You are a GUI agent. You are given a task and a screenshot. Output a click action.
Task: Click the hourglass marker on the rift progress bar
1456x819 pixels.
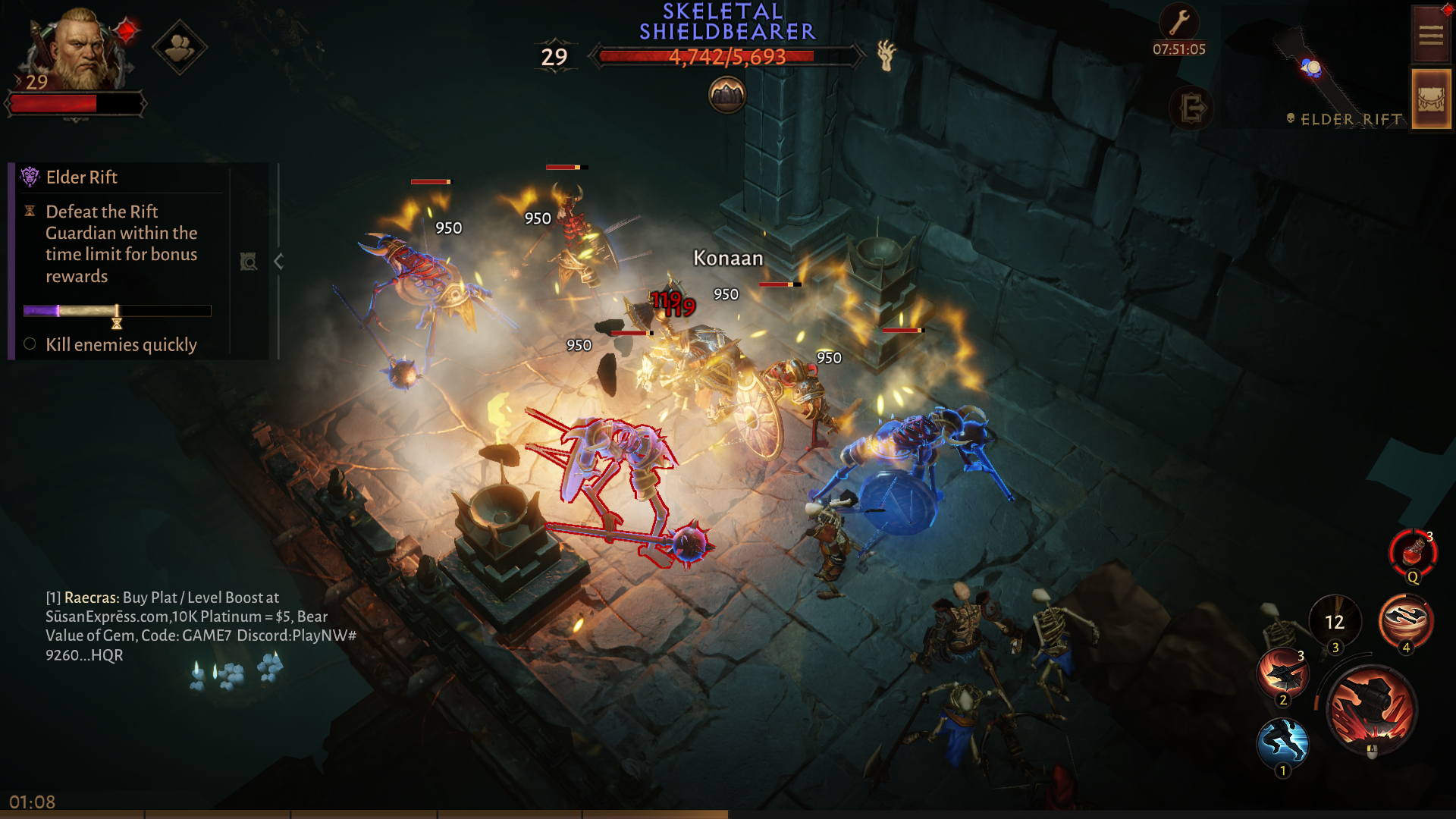pyautogui.click(x=115, y=318)
